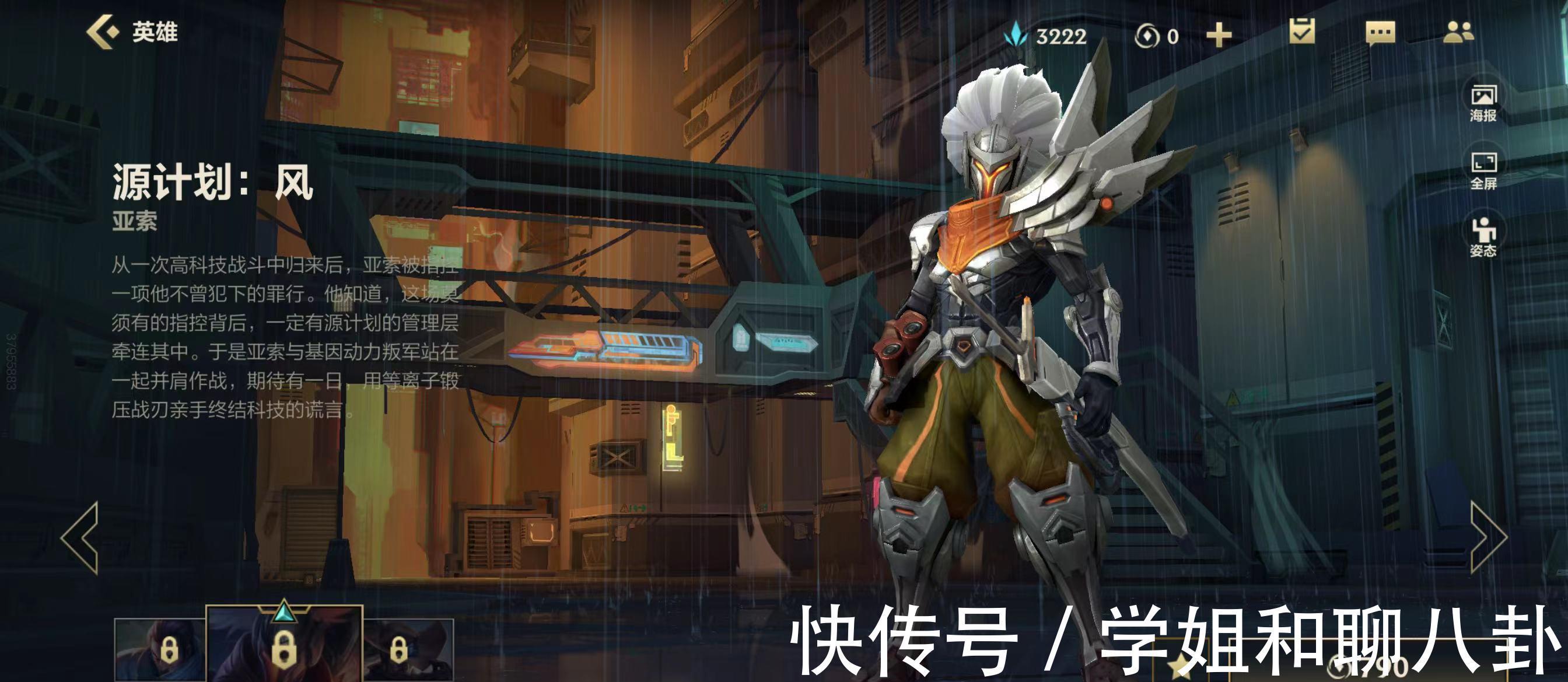This screenshot has width=1568, height=682.
Task: Show the next skin with right arrow
Action: pyautogui.click(x=1487, y=538)
